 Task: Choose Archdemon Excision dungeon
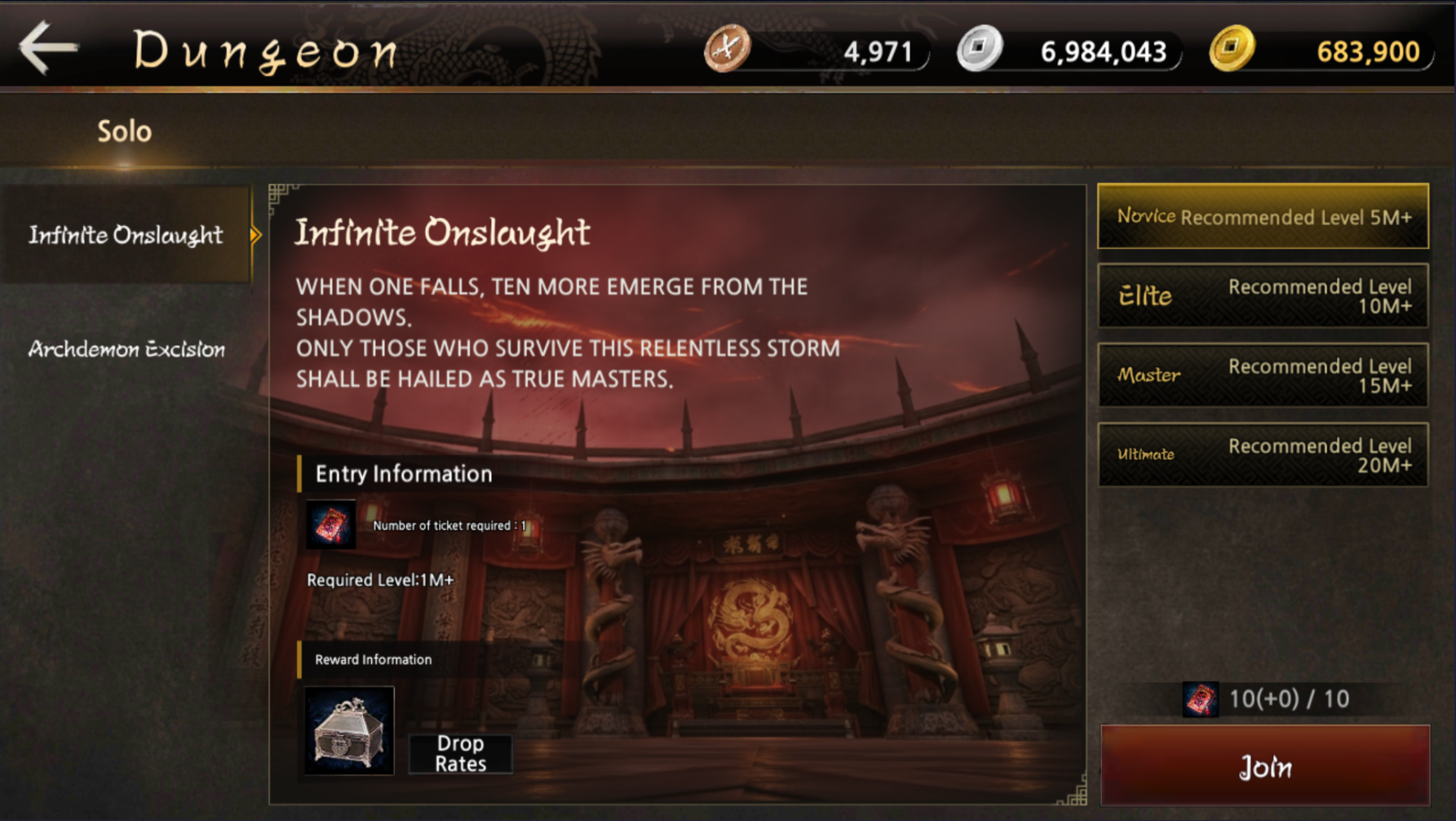click(126, 349)
